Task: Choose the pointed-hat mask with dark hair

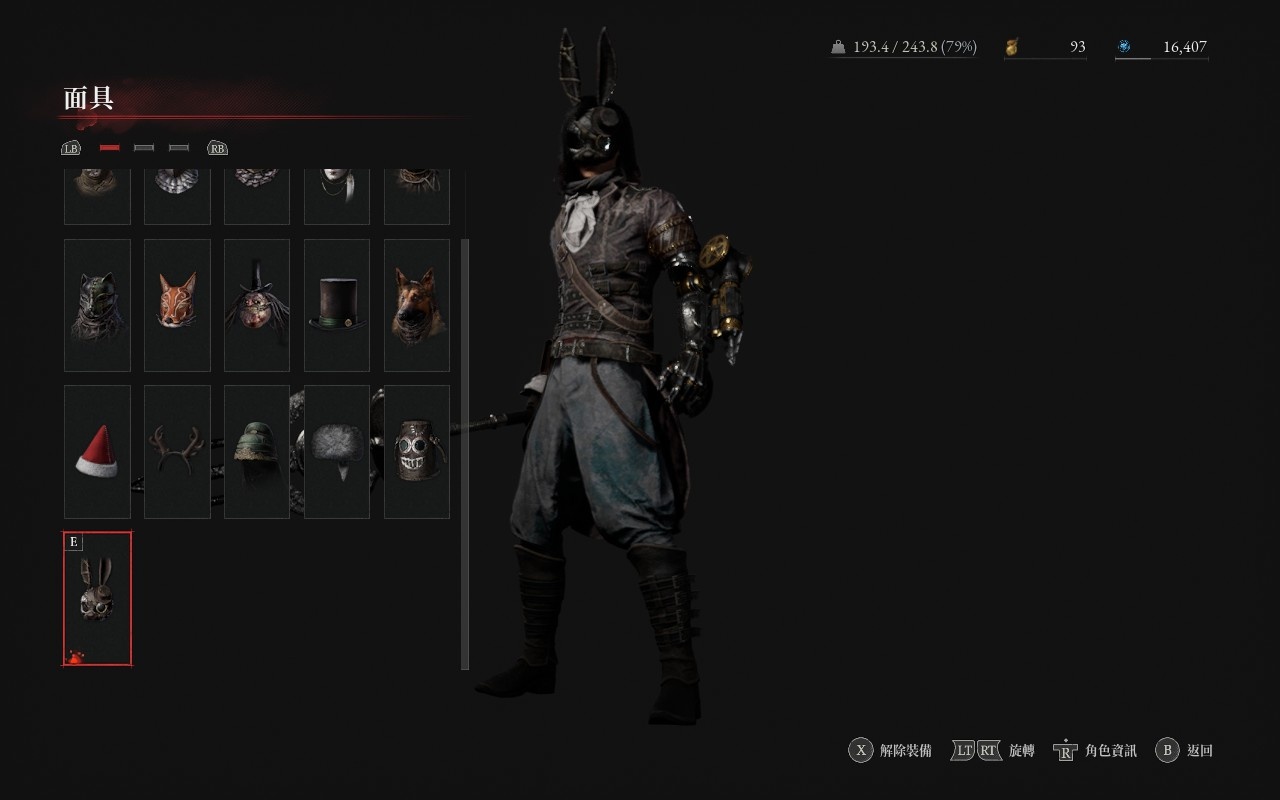Action: pyautogui.click(x=257, y=305)
